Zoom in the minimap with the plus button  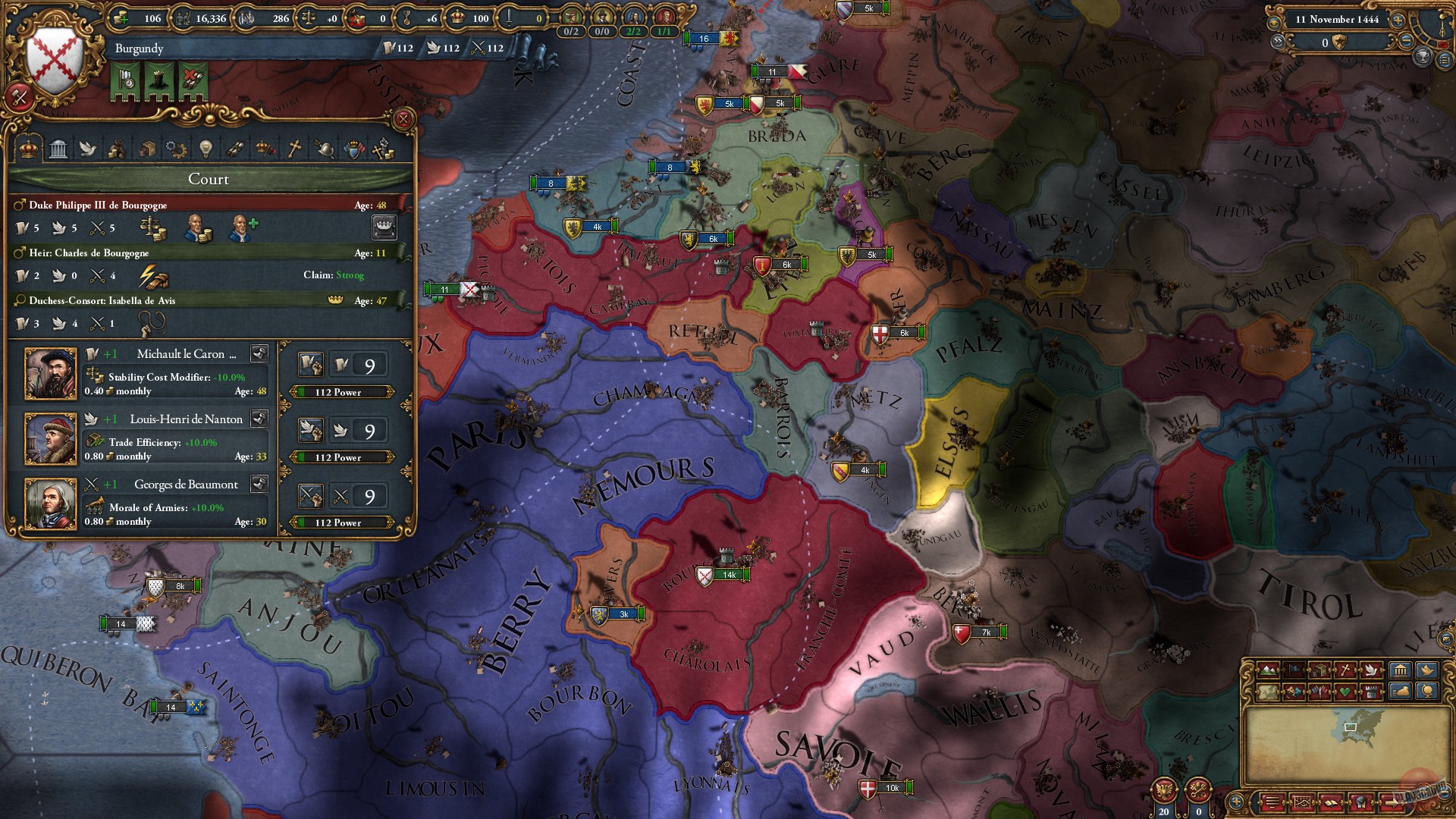click(1235, 802)
